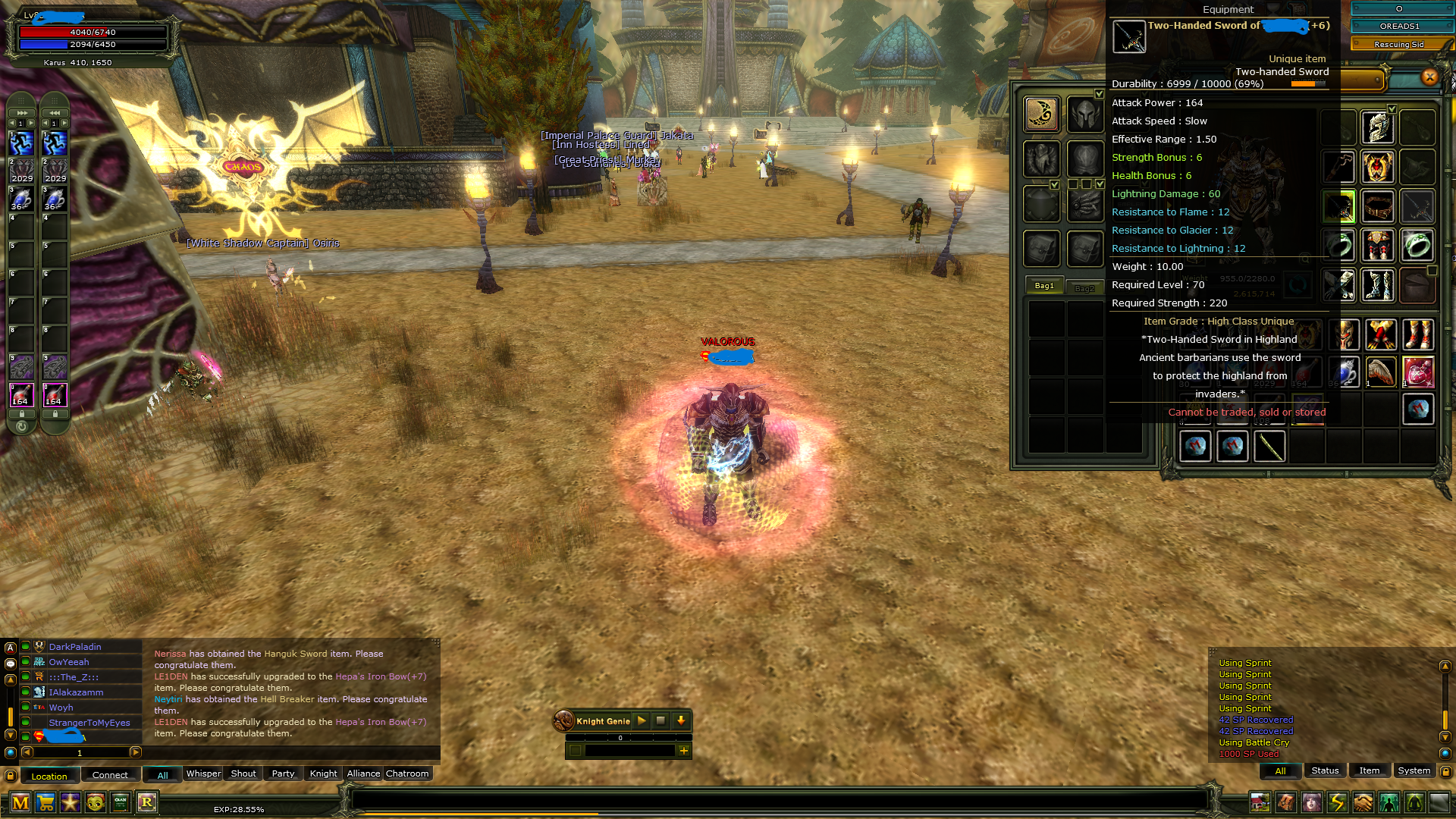The width and height of the screenshot is (1456, 819).
Task: Switch to the Bag1 tab
Action: coord(1044,286)
